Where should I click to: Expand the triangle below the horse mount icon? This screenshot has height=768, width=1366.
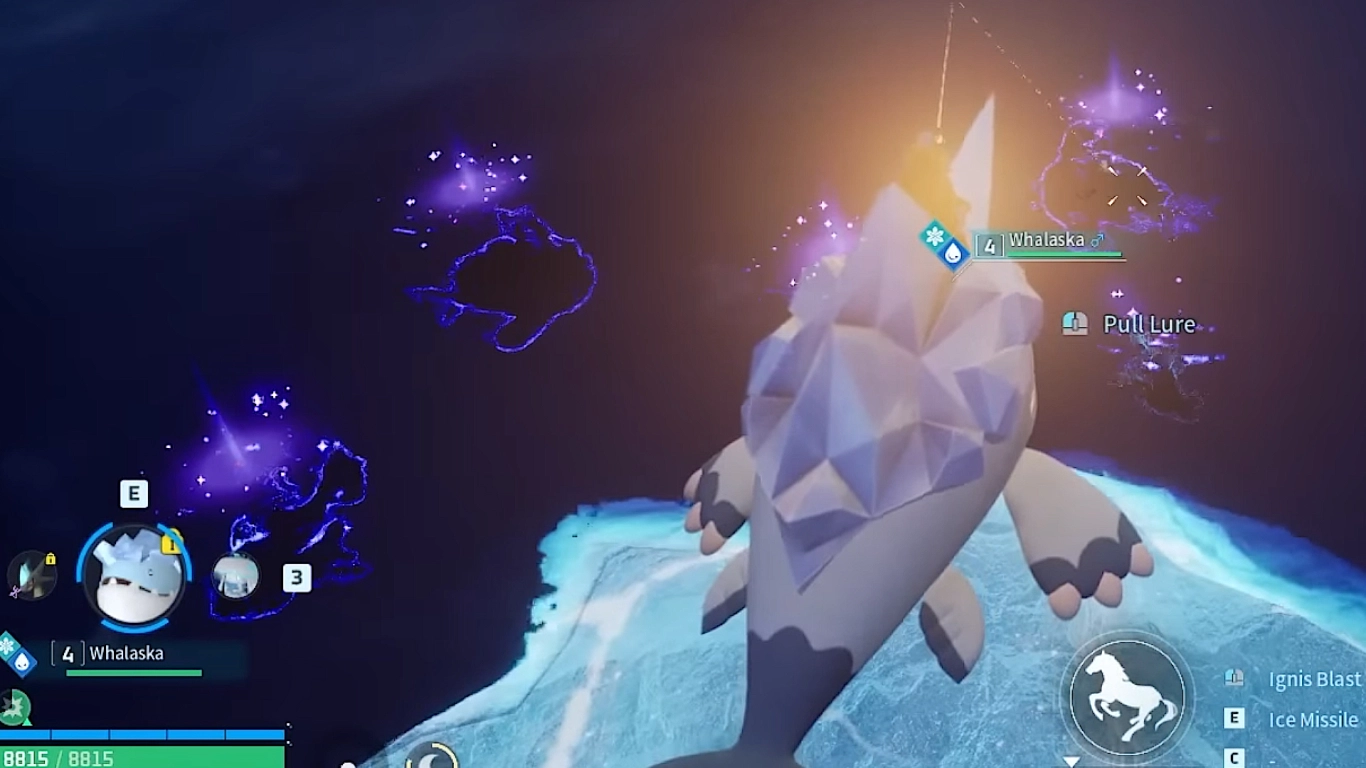(1071, 760)
